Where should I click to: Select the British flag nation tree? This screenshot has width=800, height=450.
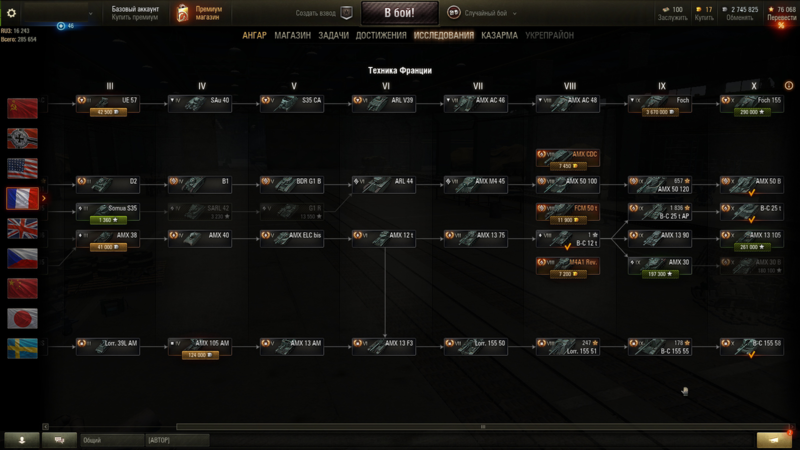pos(22,228)
